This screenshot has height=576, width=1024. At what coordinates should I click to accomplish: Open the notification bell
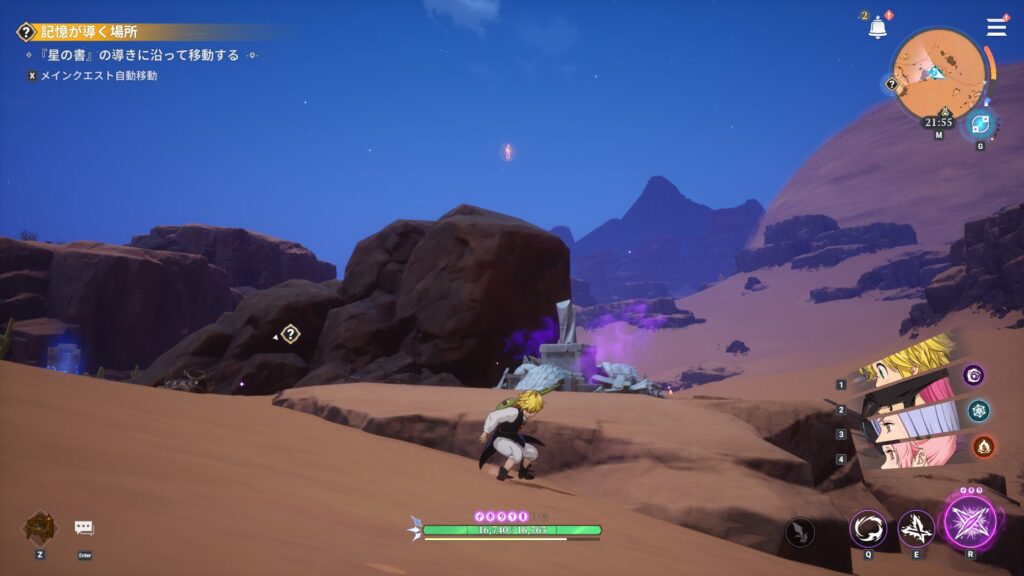coord(878,28)
